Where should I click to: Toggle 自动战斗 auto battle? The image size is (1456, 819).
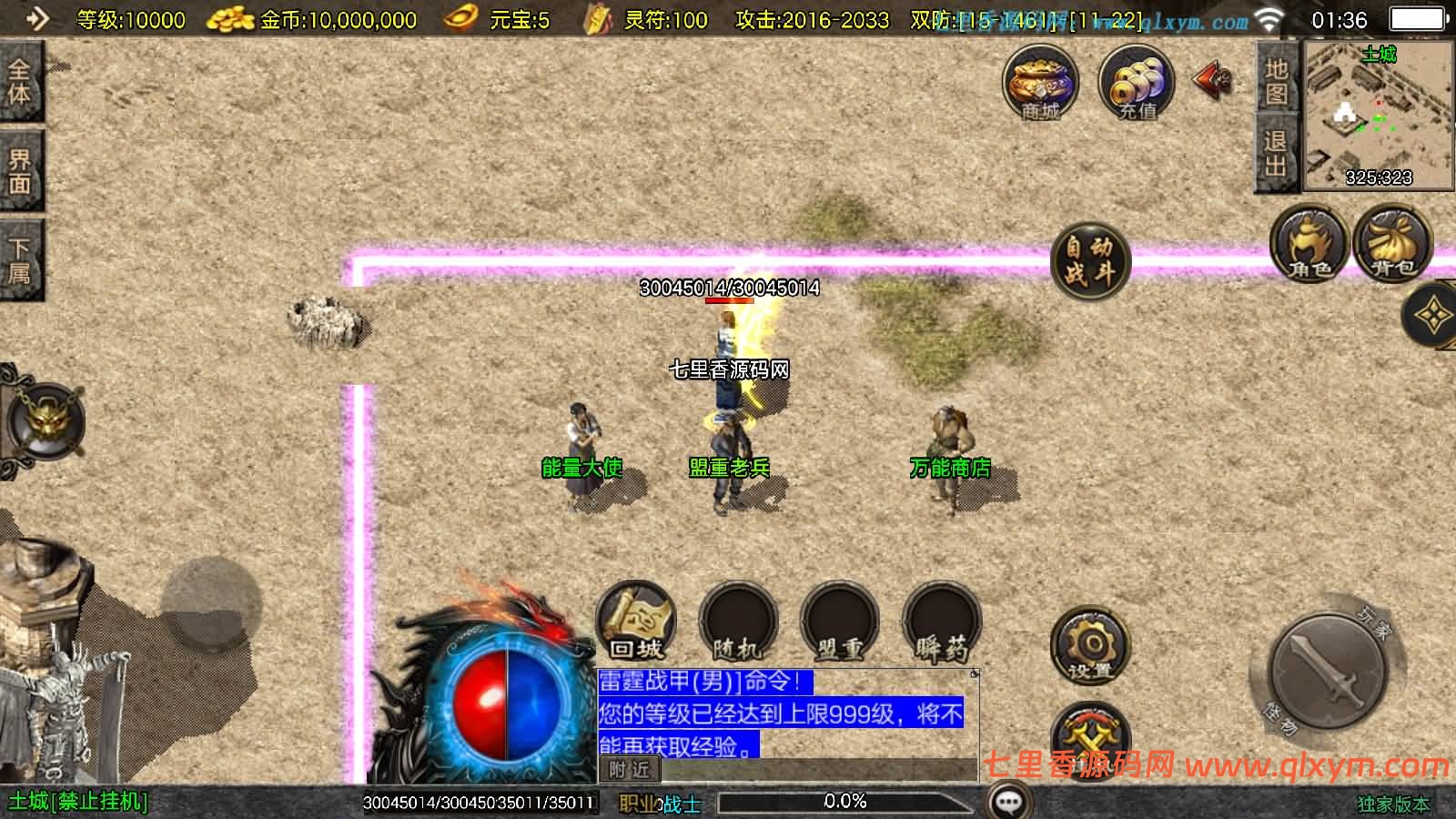coord(1089,260)
